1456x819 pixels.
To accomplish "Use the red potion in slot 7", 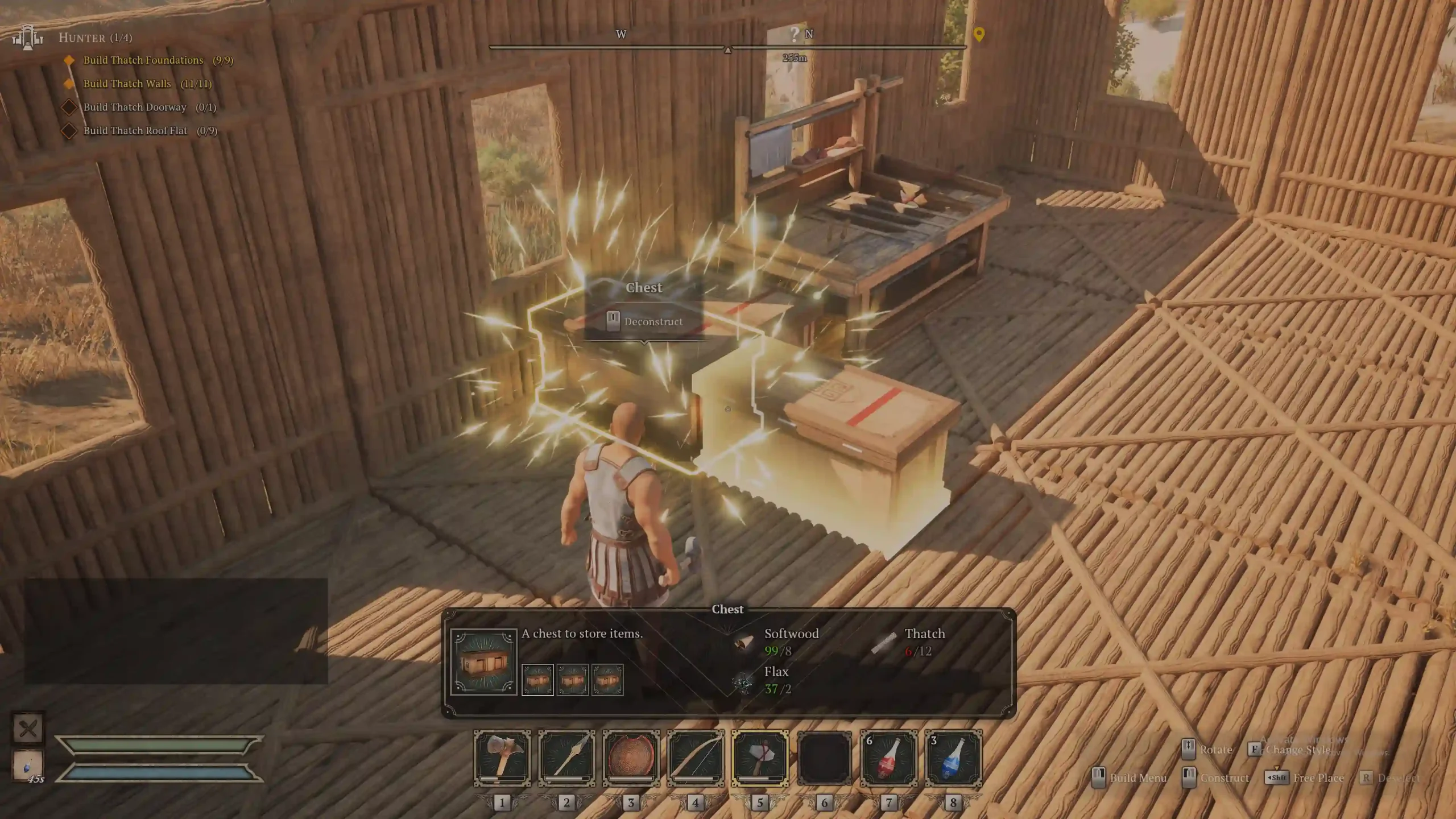I will click(x=889, y=758).
